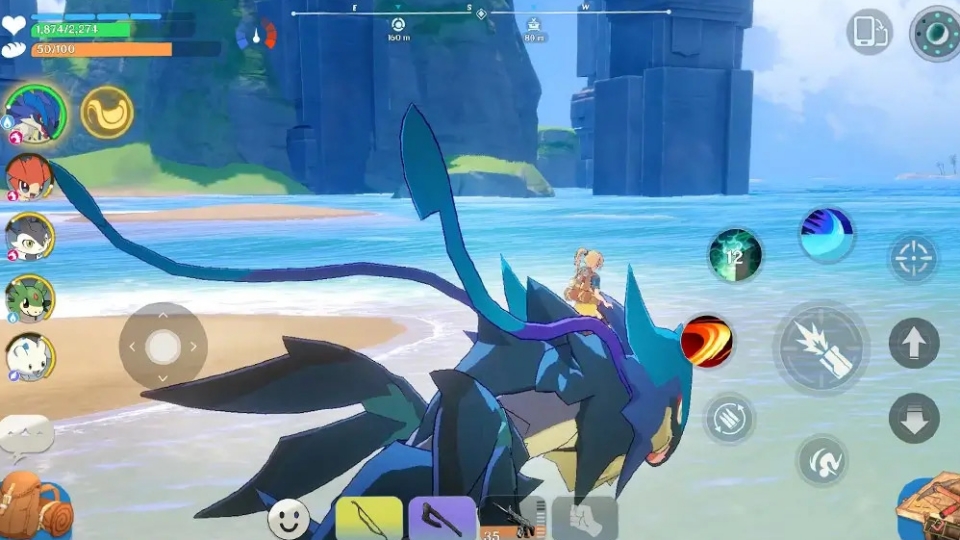Open the map and crate build icon
This screenshot has width=960, height=540.
coord(928,508)
